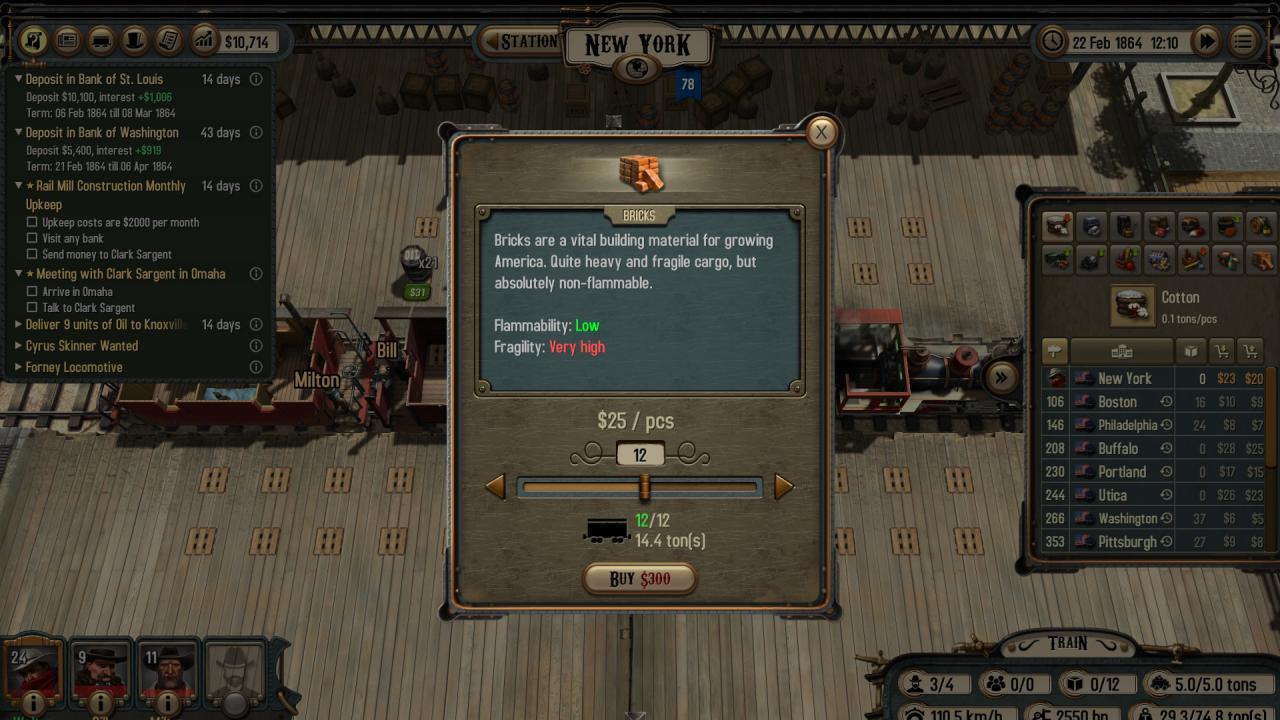Viewport: 1280px width, 720px height.
Task: Open the buy cart icon in market panel
Action: click(1222, 351)
